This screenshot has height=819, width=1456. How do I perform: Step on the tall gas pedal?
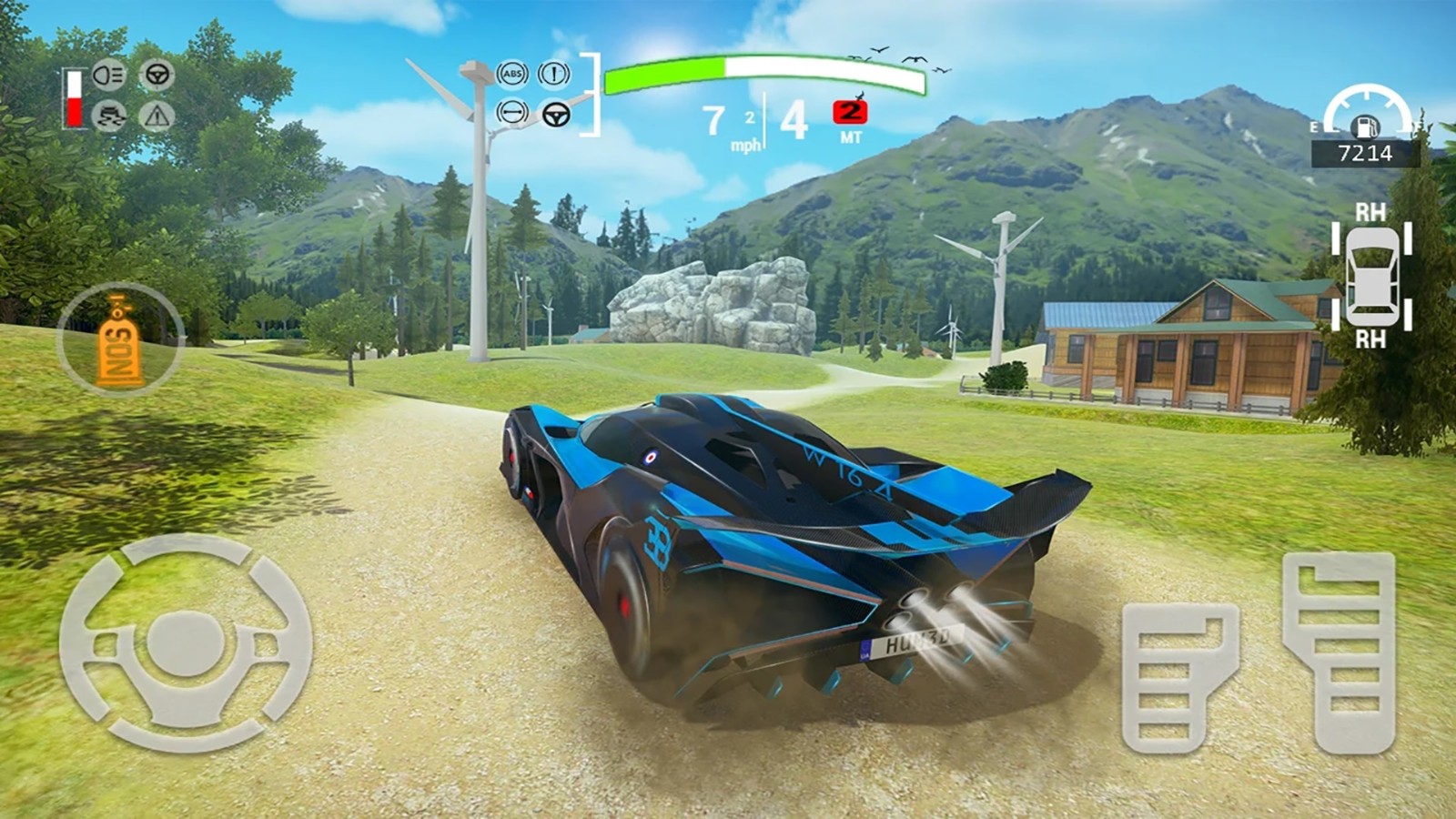(x=1339, y=652)
